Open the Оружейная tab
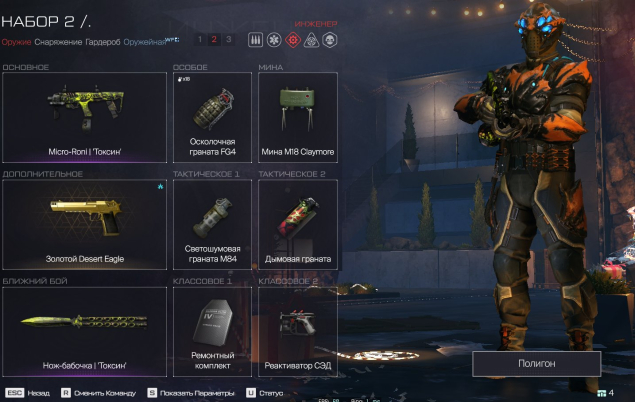The image size is (635, 402). [146, 42]
